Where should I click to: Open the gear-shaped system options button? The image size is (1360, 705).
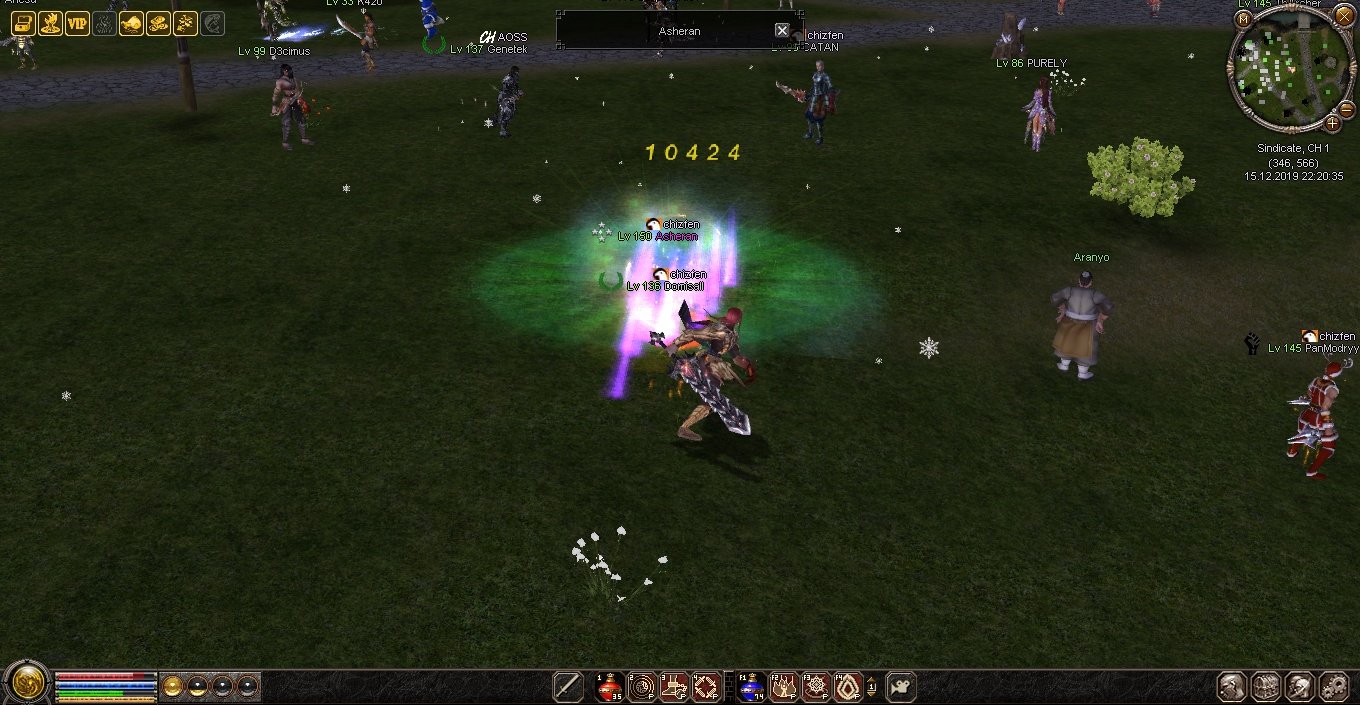[x=1335, y=687]
